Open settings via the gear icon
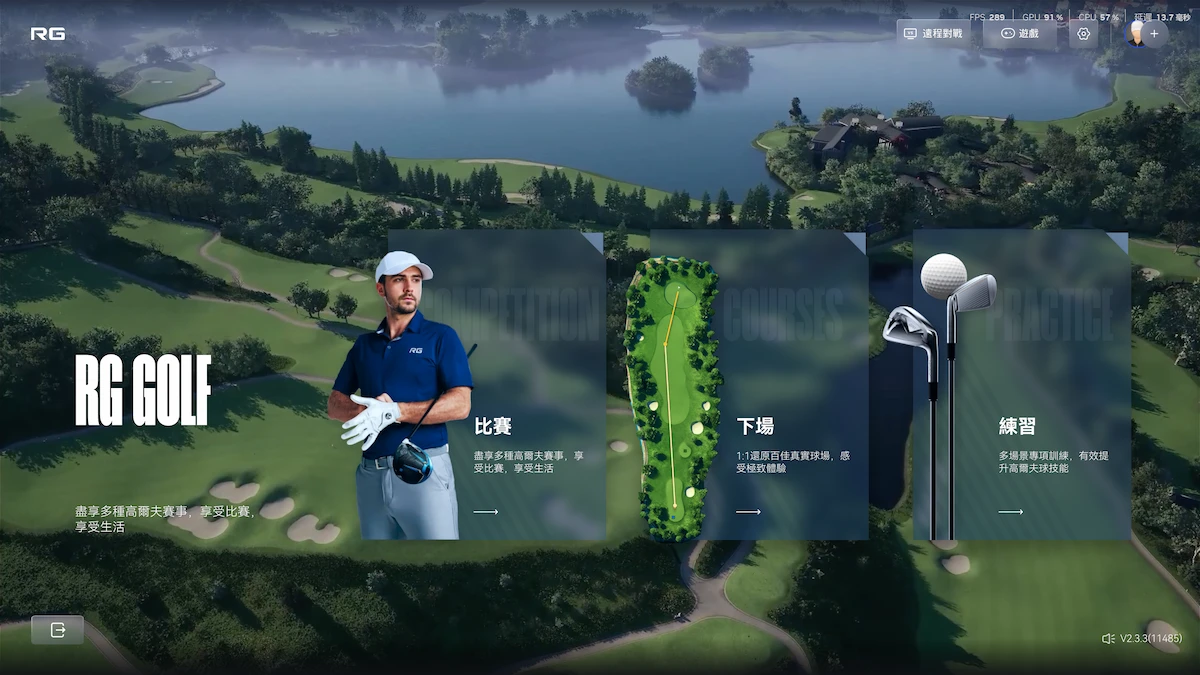 (x=1083, y=34)
